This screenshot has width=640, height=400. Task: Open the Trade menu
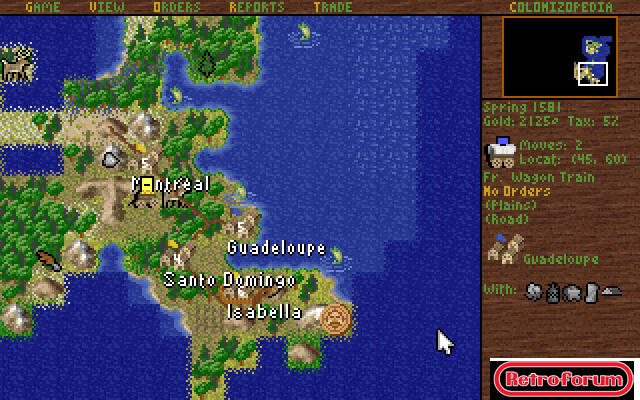331,7
